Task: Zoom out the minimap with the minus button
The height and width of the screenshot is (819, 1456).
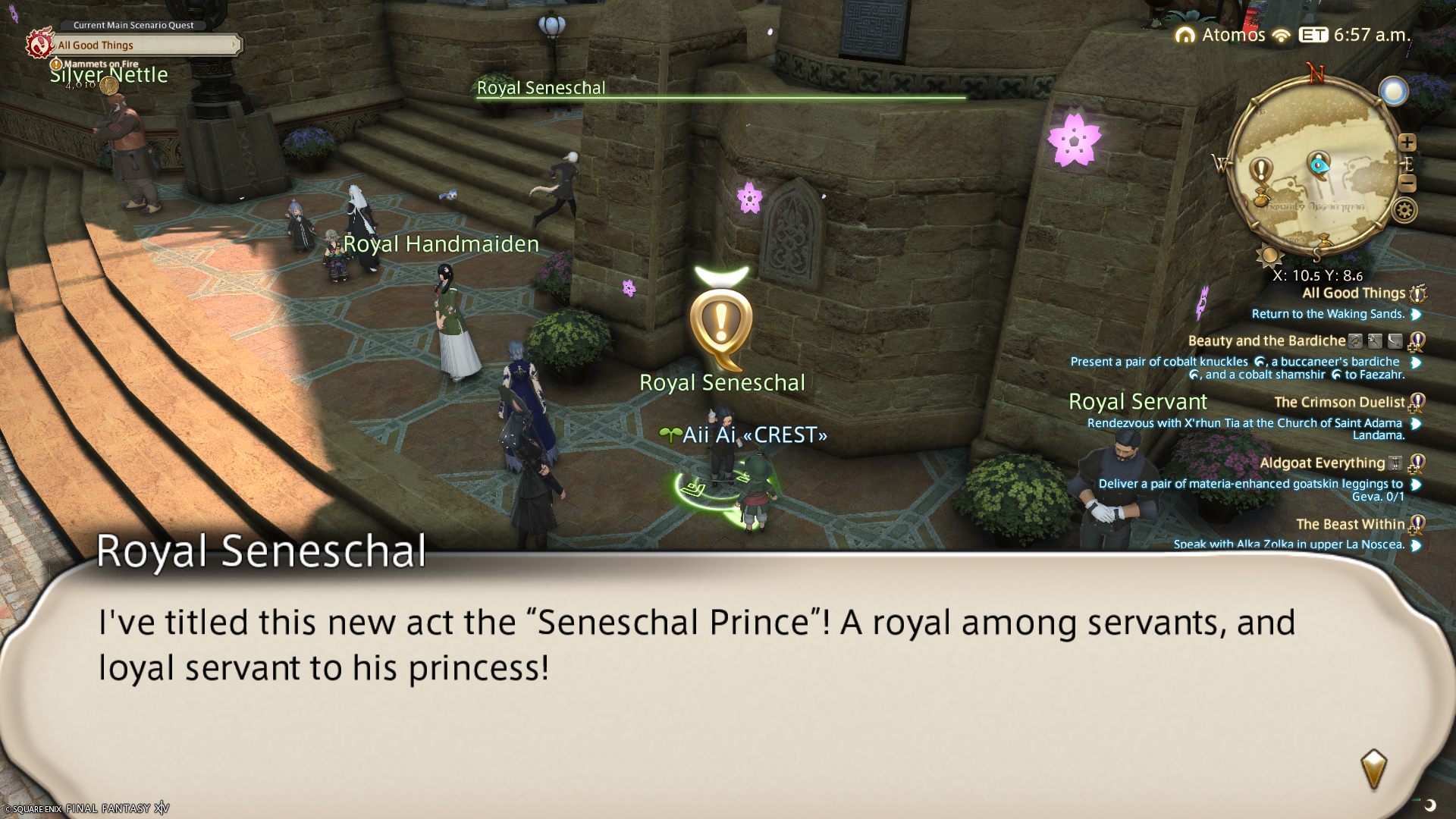Action: [1407, 183]
